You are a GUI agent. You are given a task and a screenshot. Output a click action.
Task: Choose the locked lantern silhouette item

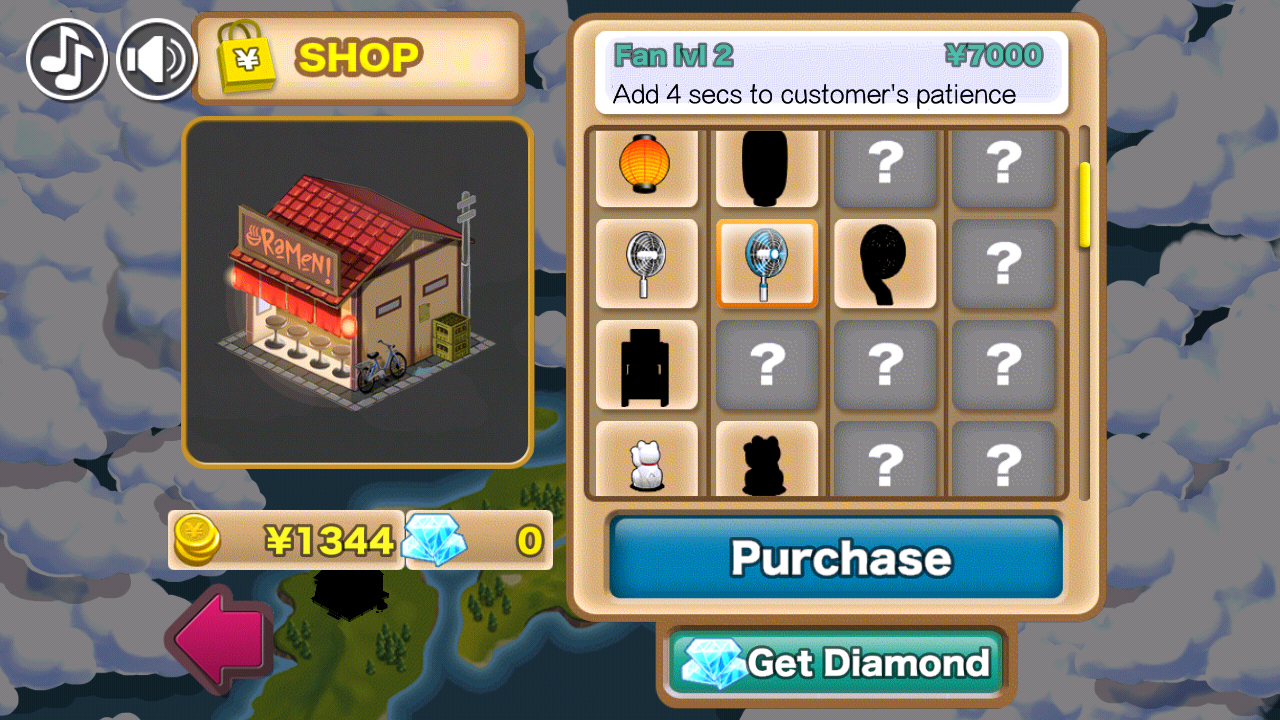pyautogui.click(x=767, y=165)
